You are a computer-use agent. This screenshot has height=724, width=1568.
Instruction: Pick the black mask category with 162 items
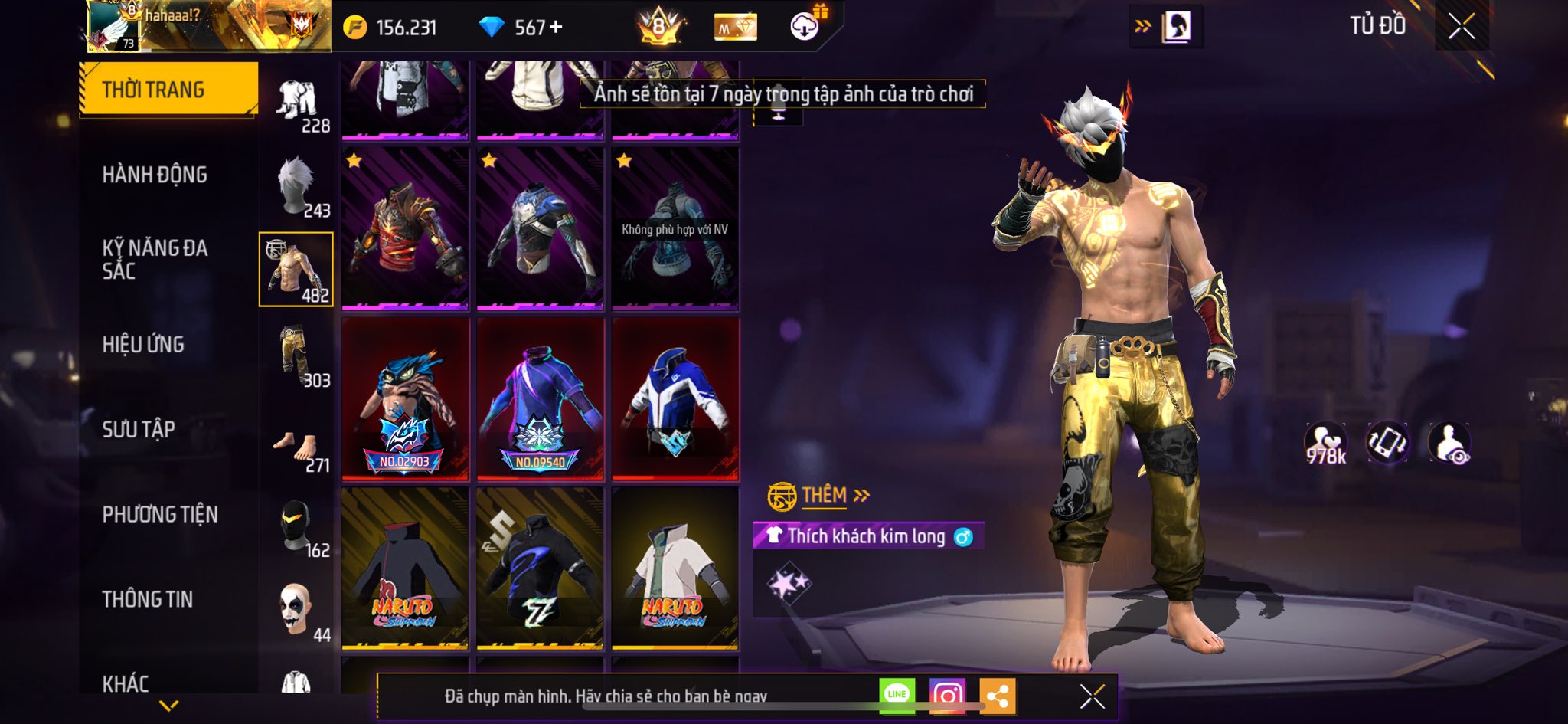click(x=297, y=528)
